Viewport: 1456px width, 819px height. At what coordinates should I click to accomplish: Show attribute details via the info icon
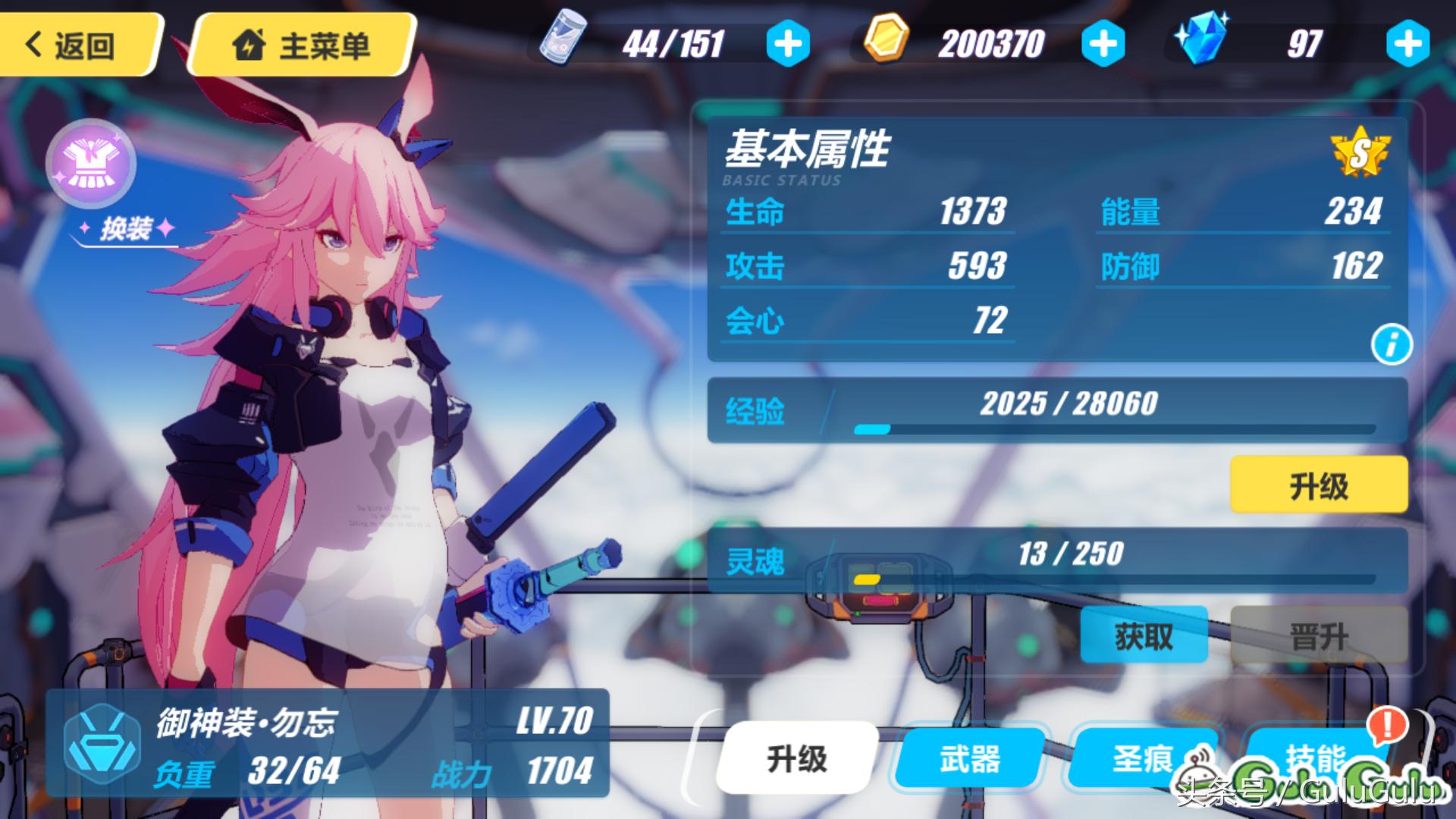click(x=1391, y=345)
